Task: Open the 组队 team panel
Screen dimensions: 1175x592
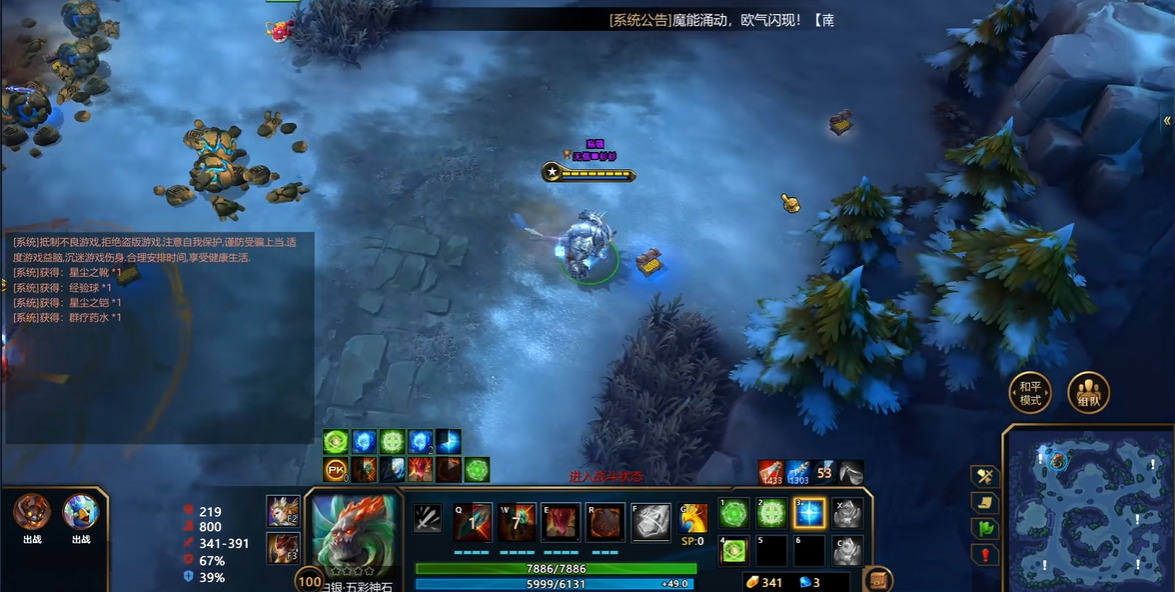Action: (1088, 393)
